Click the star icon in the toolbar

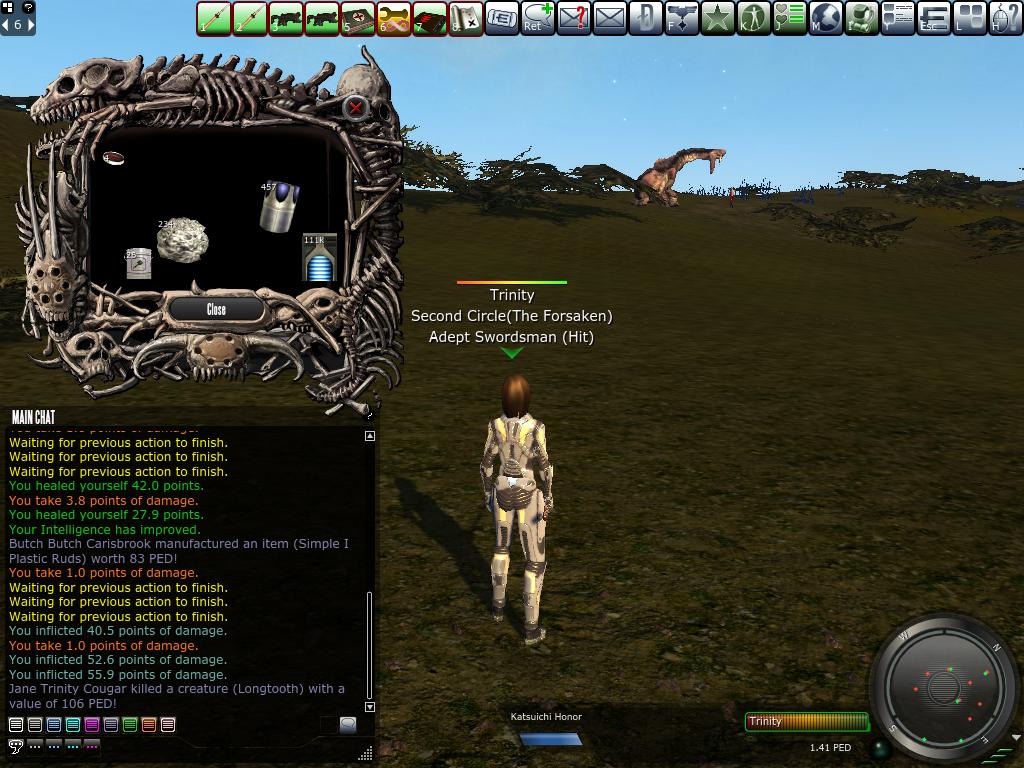(718, 18)
